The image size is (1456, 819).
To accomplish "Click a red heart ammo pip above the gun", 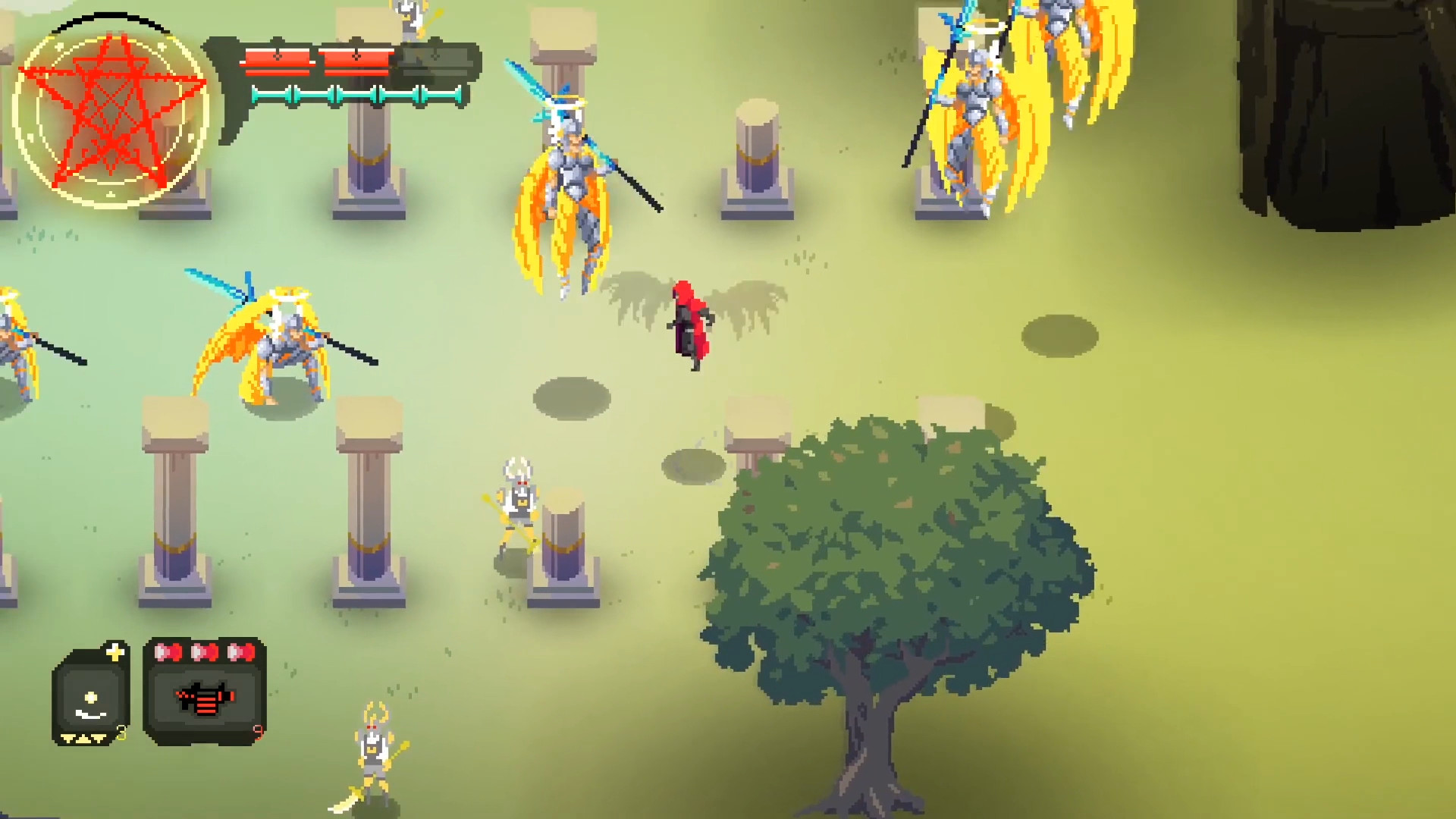I will pos(168,654).
